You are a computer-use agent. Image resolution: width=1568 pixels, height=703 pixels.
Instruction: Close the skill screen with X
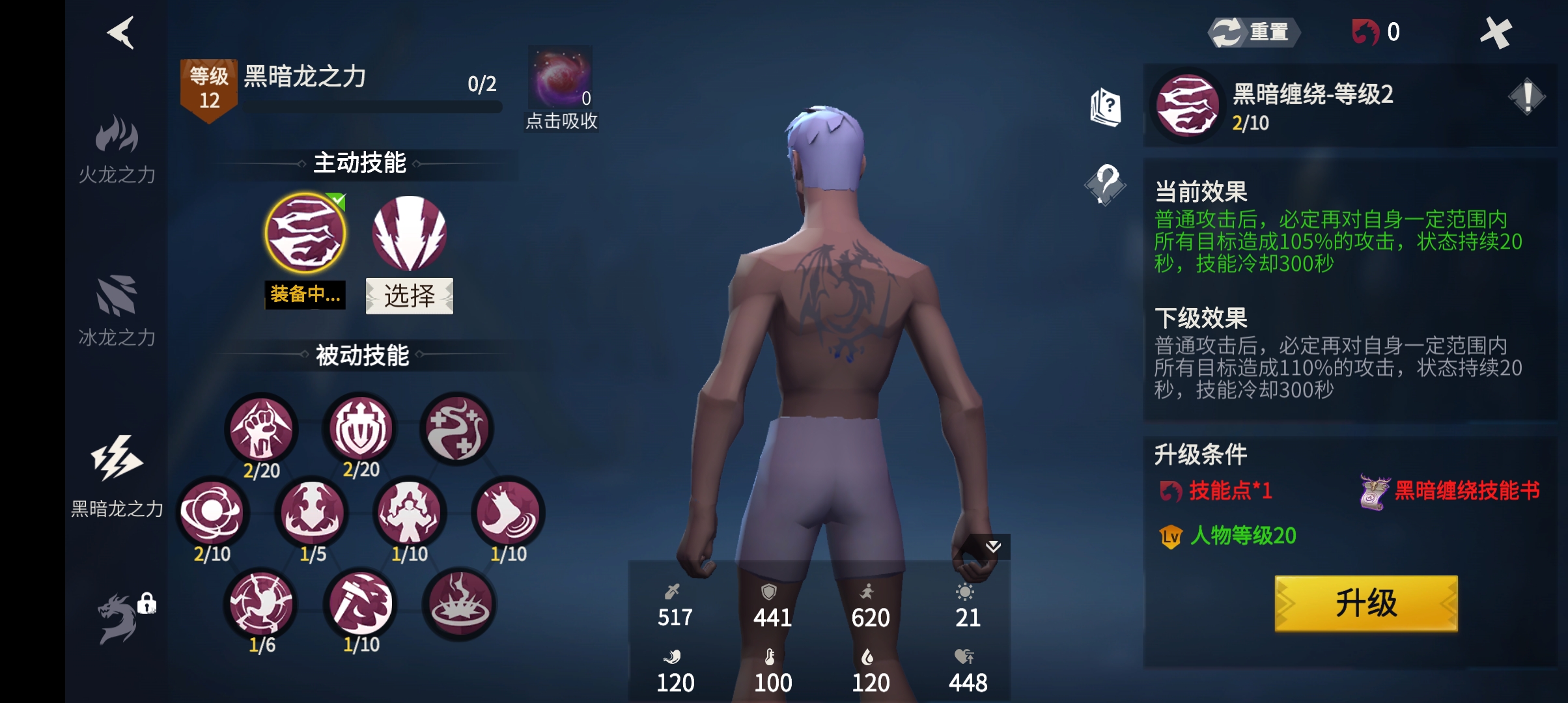(1496, 33)
